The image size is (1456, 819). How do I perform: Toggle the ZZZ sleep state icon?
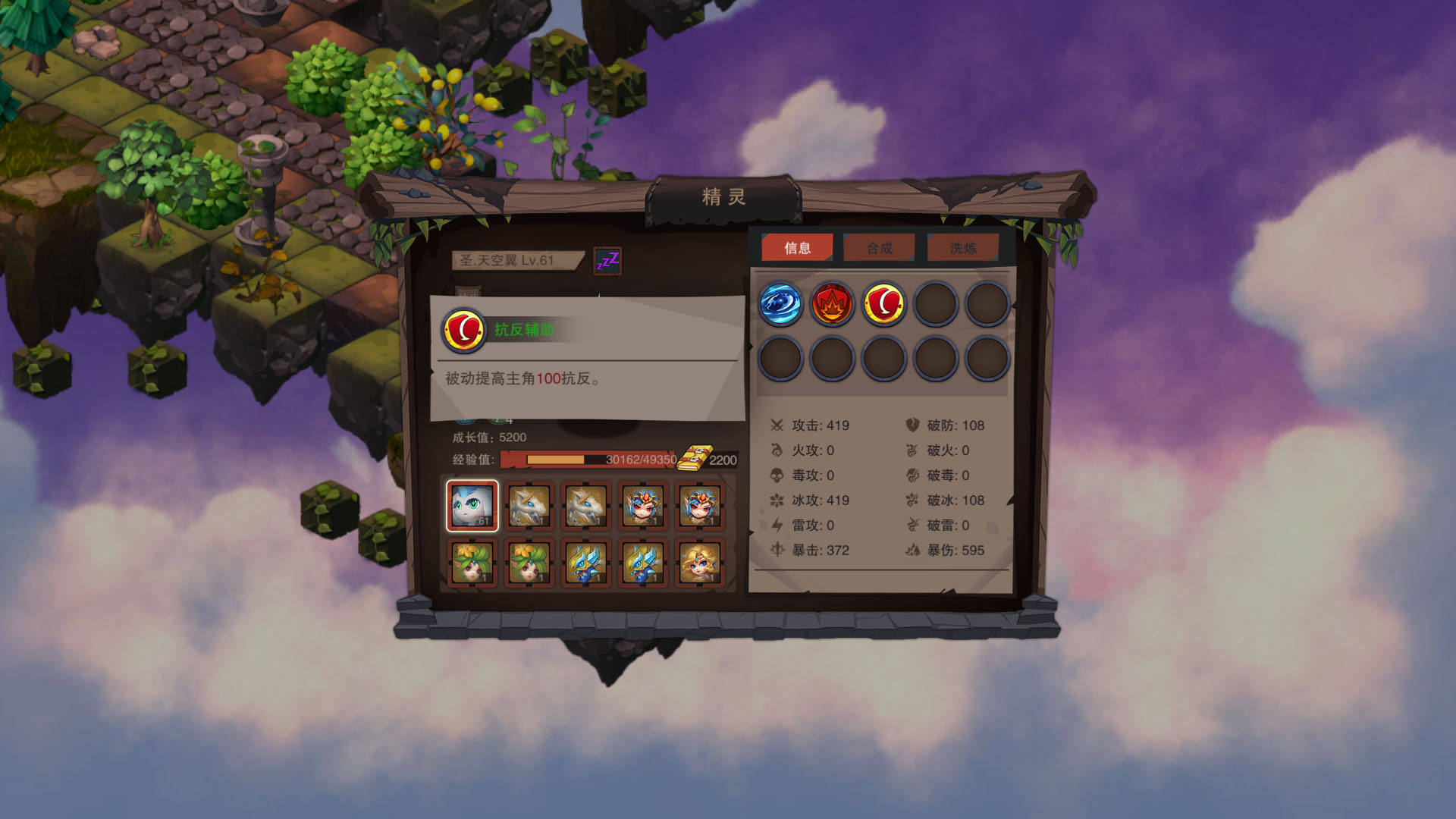tap(608, 260)
